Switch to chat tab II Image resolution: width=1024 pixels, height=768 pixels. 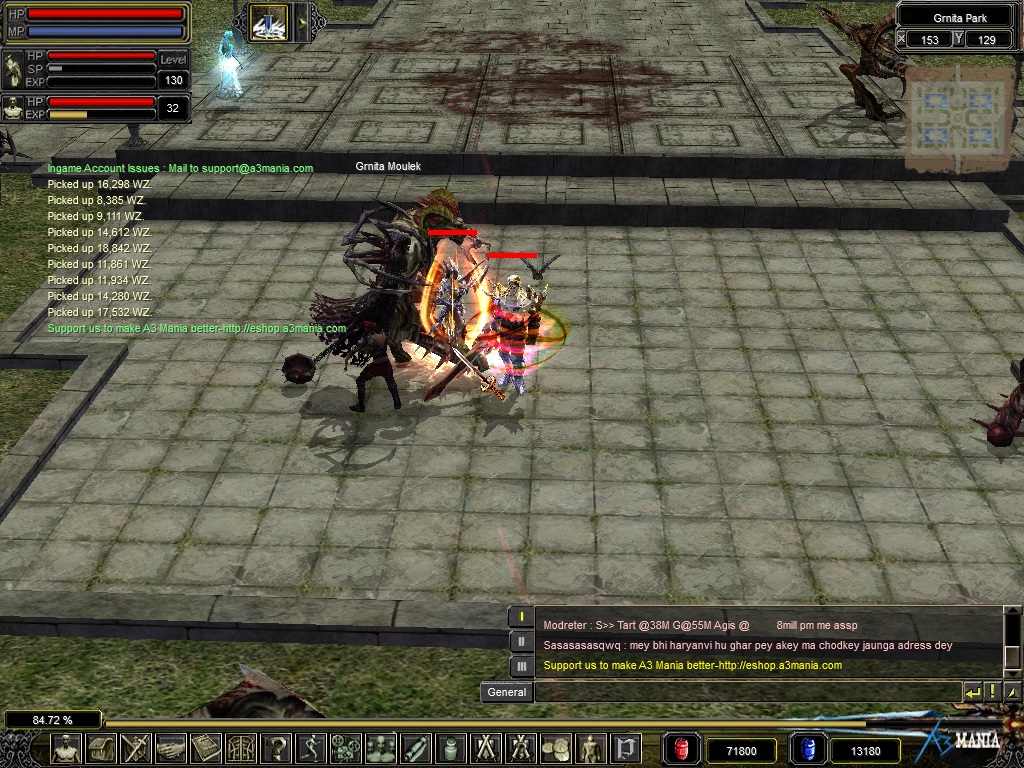coord(521,641)
